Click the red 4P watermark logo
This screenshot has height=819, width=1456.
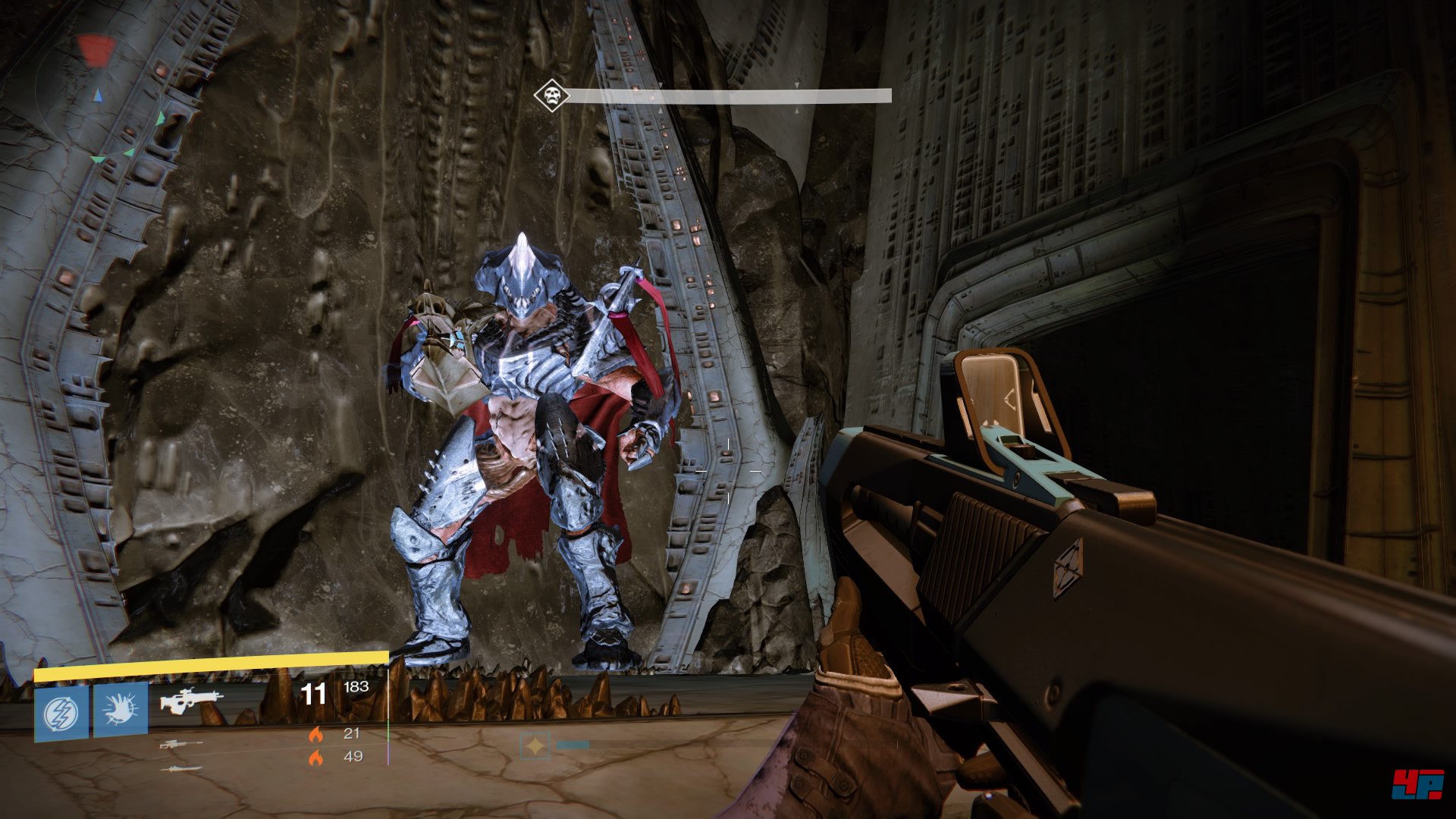[1417, 783]
